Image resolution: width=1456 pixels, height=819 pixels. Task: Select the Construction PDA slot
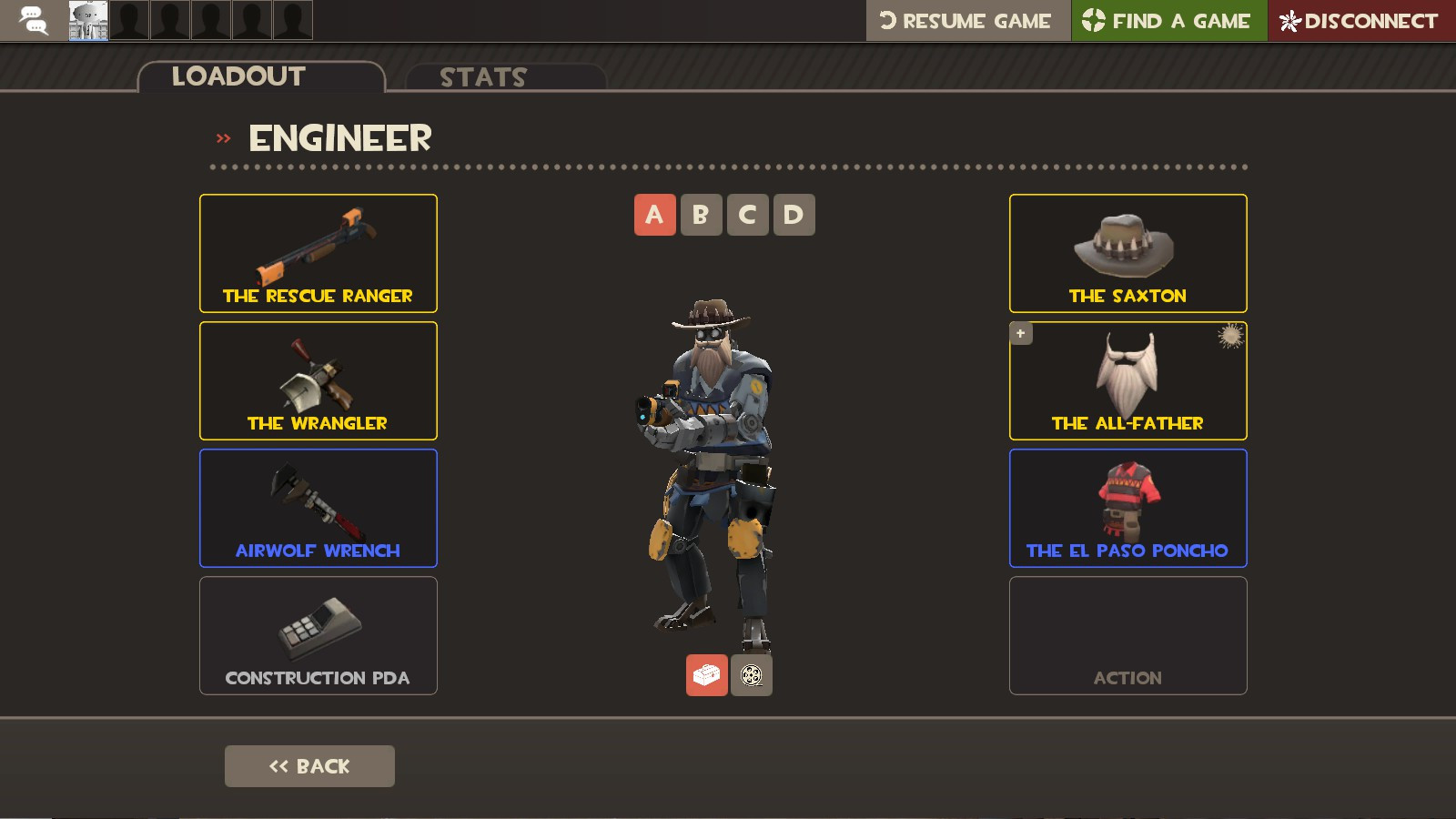point(318,635)
